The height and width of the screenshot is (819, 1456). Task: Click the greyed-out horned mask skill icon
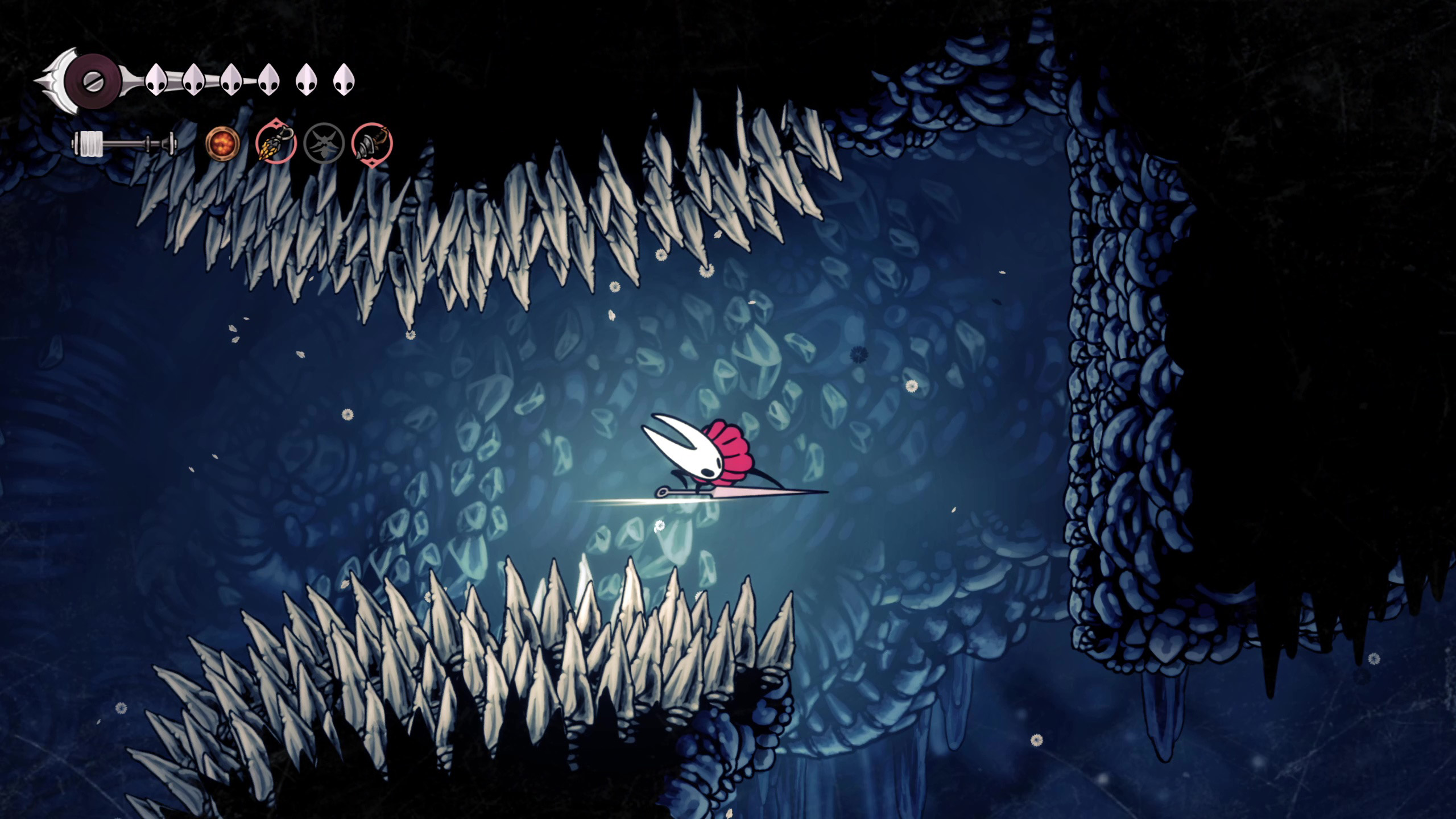pos(324,143)
